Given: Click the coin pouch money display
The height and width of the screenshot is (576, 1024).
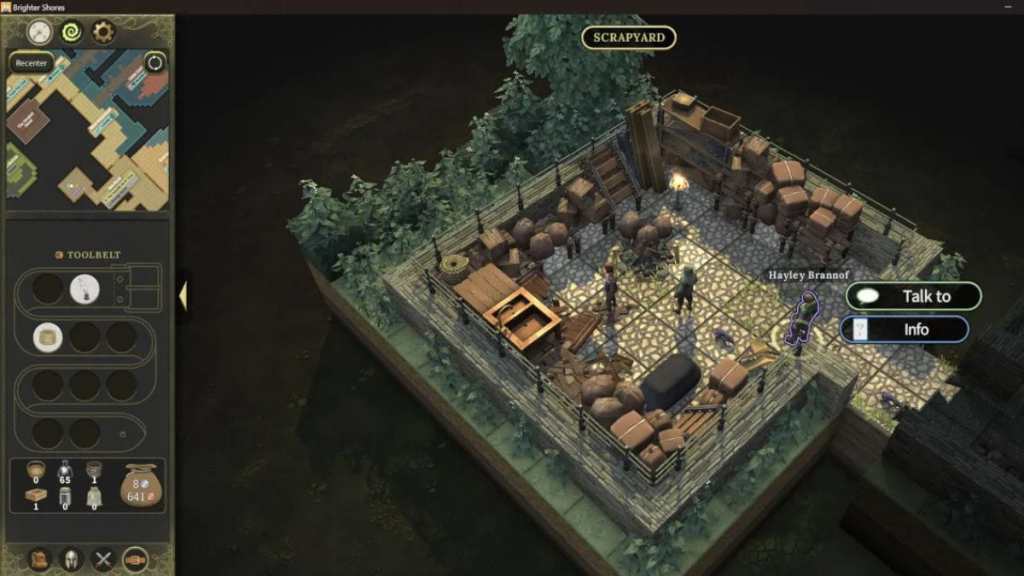Looking at the screenshot, I should 140,485.
